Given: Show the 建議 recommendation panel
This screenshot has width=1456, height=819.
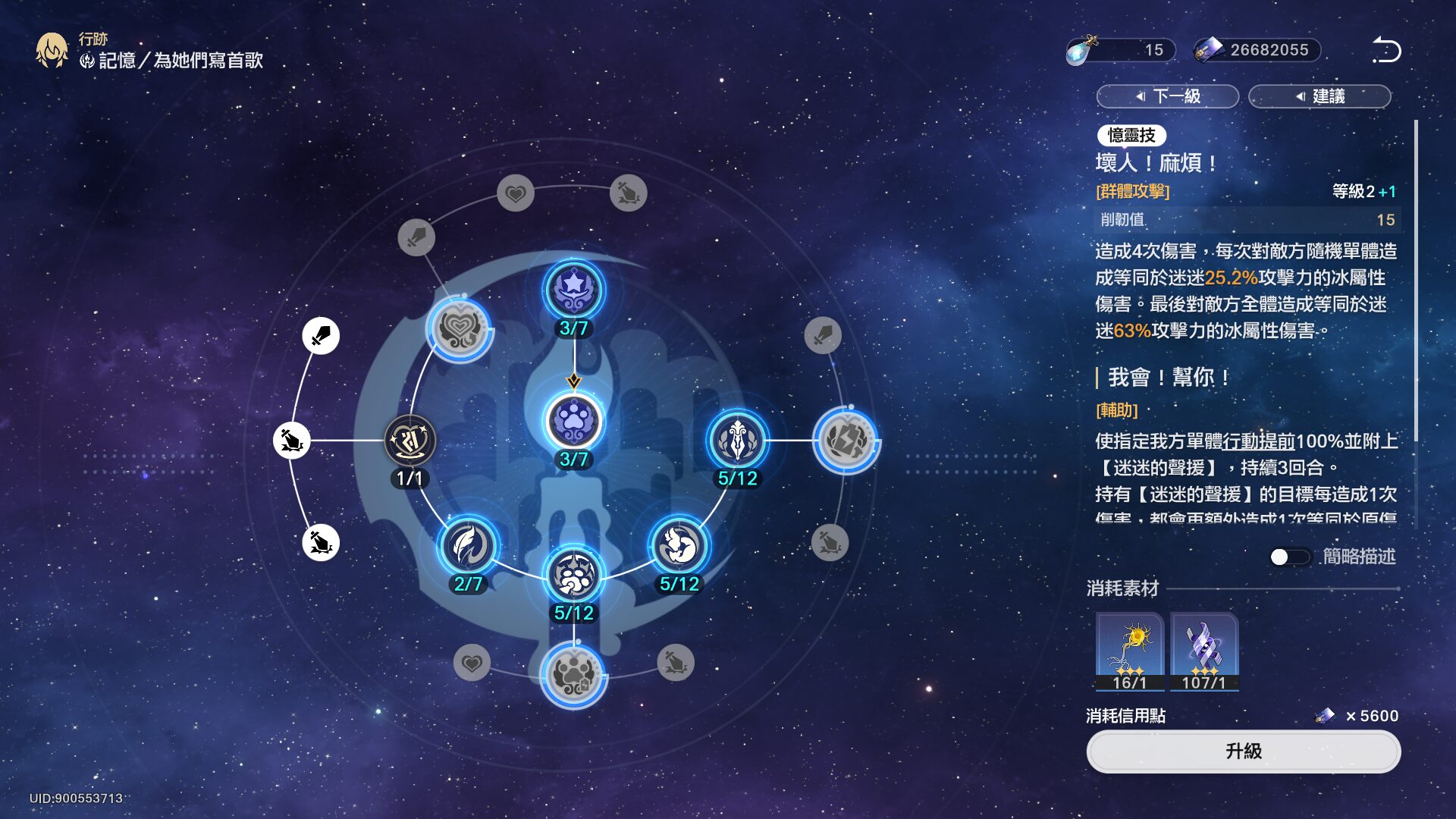Looking at the screenshot, I should (1319, 96).
